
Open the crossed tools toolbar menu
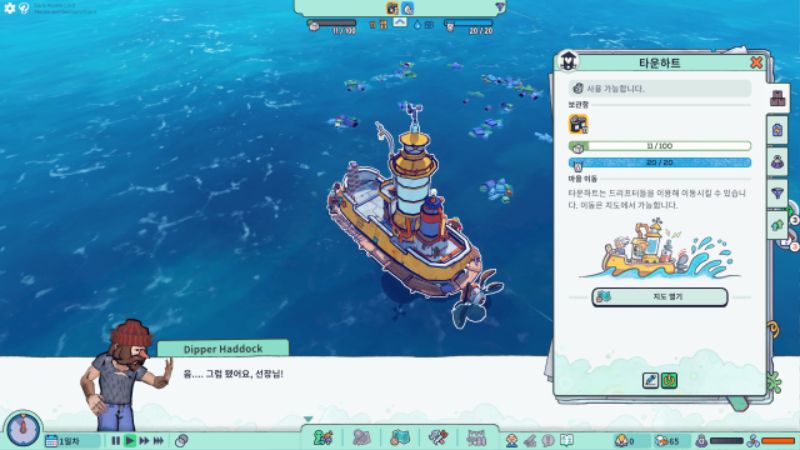[x=437, y=438]
